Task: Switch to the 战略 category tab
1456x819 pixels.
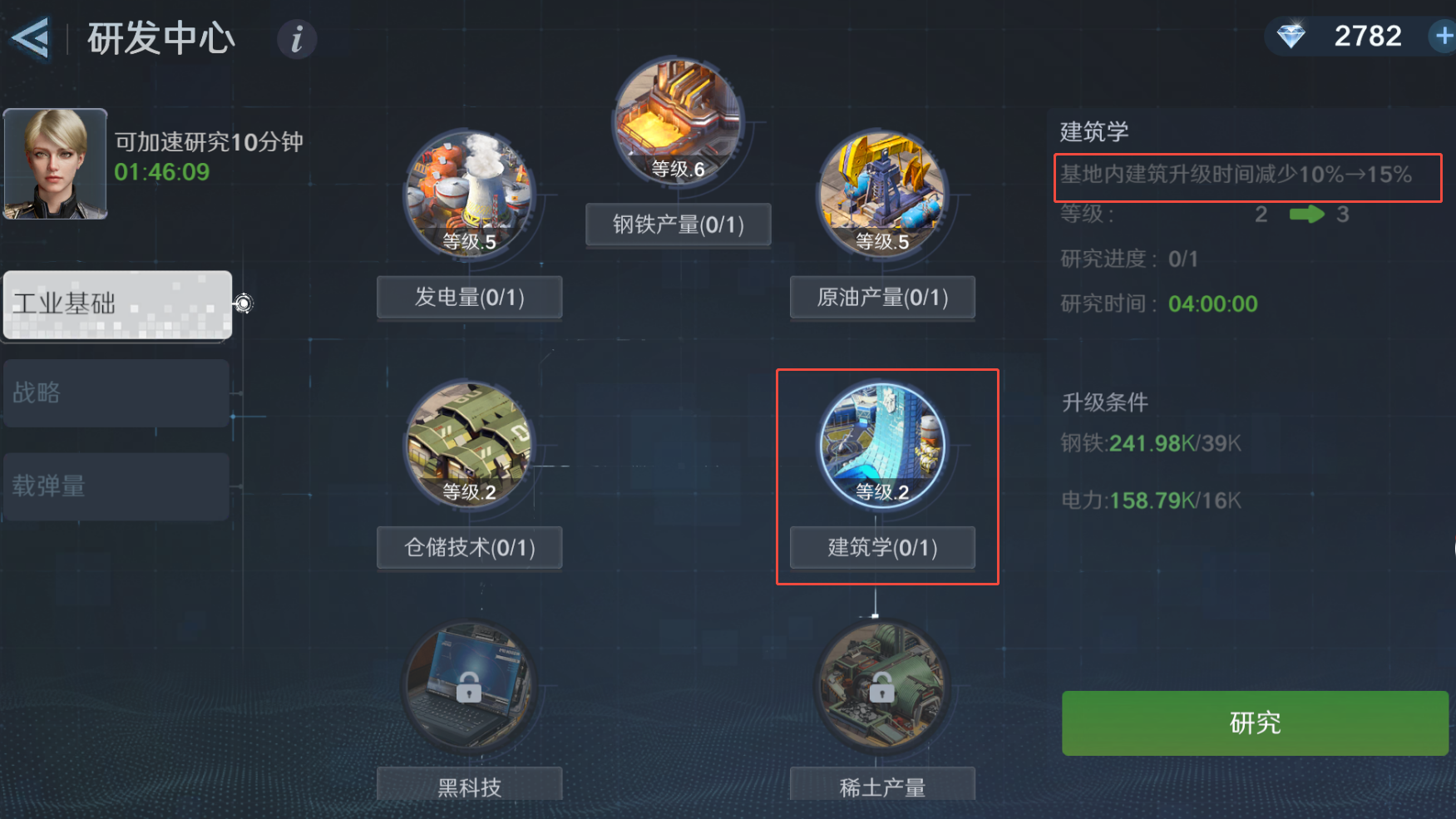Action: (116, 393)
